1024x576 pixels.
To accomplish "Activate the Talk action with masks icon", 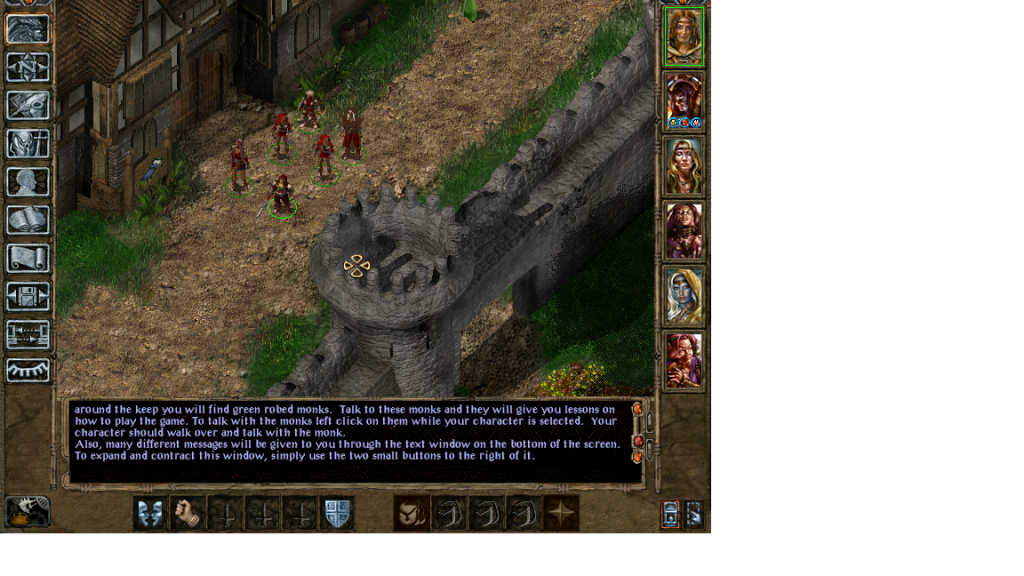I will tap(150, 513).
